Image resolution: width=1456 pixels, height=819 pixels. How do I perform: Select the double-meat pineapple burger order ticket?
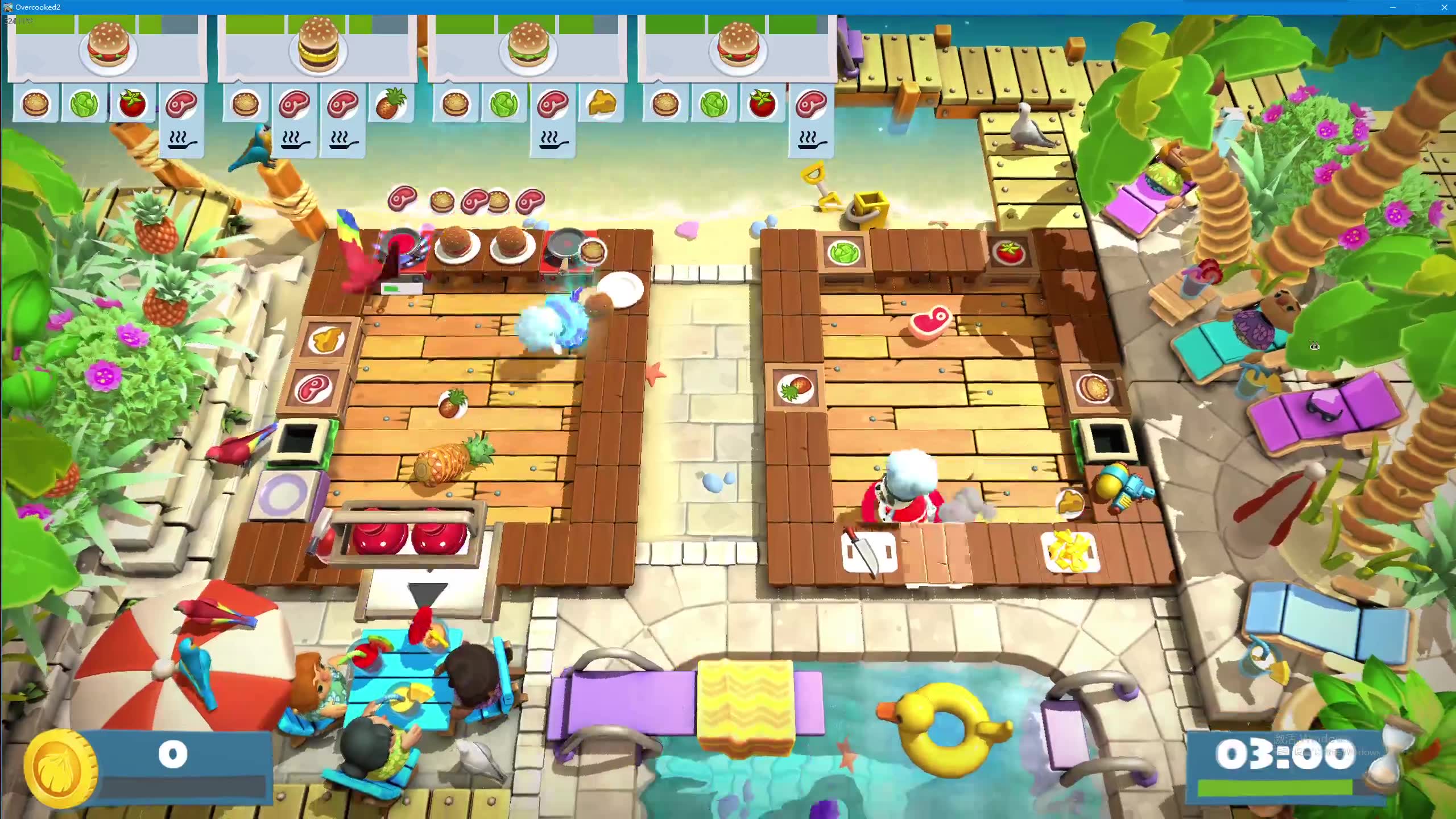click(x=317, y=48)
